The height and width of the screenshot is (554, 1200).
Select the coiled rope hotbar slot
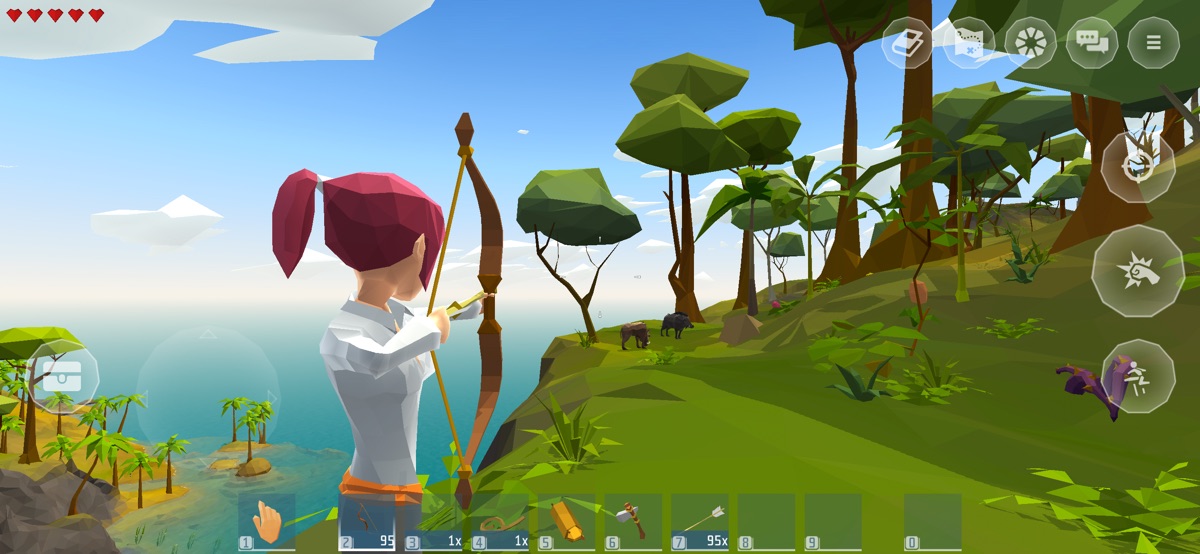500,522
